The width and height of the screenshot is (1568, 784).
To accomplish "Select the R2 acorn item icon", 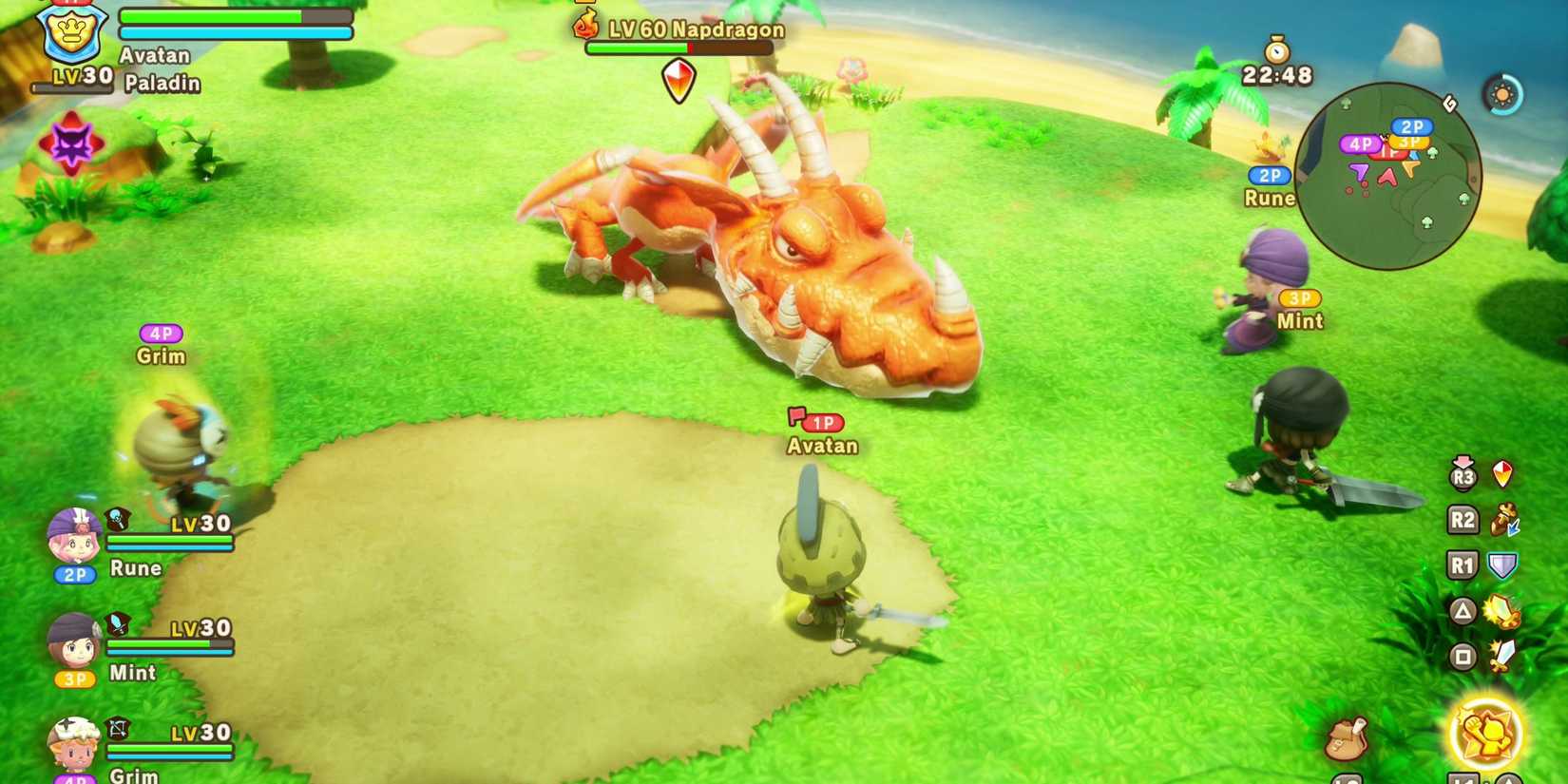I will pyautogui.click(x=1503, y=520).
